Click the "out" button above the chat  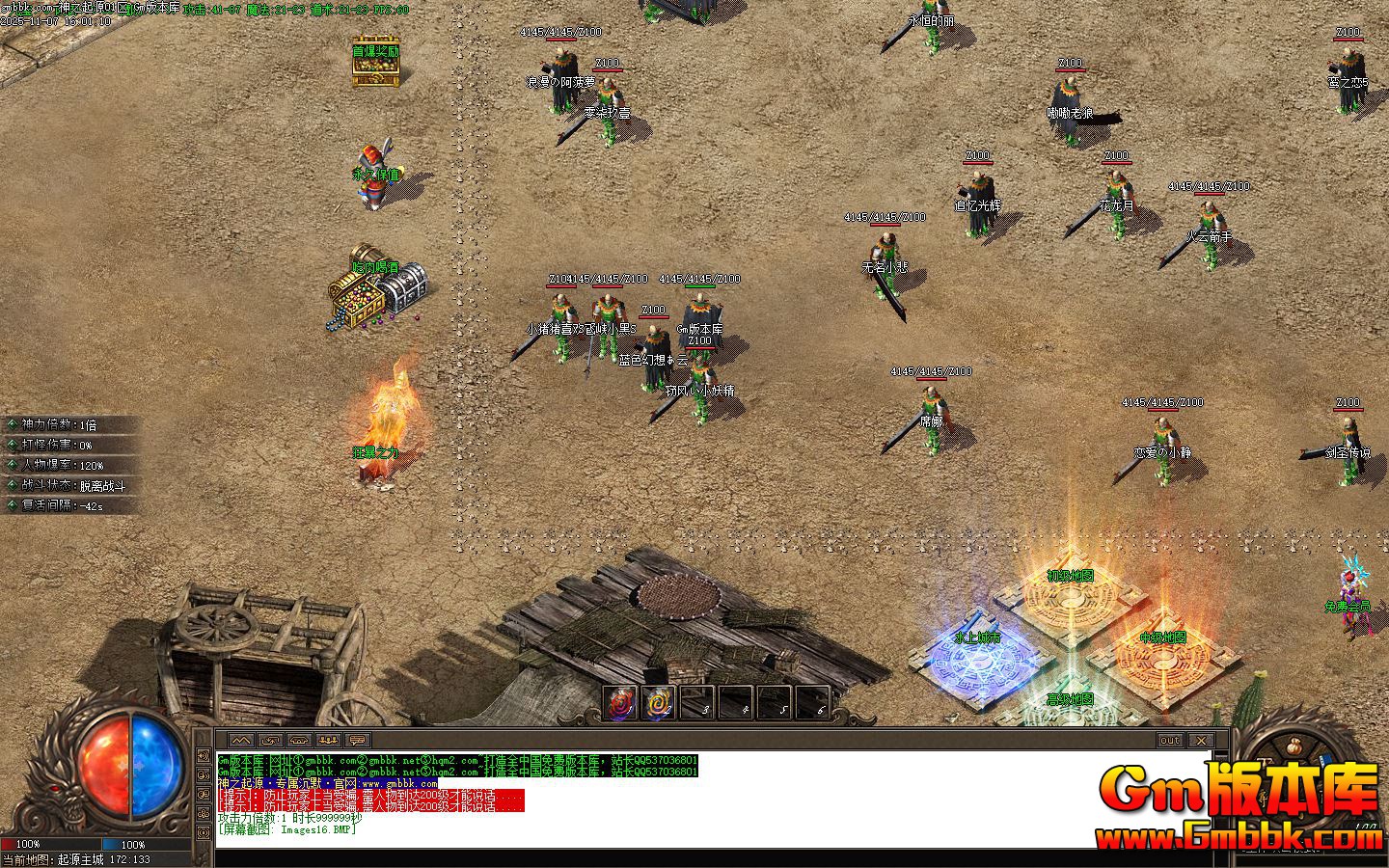click(1169, 740)
